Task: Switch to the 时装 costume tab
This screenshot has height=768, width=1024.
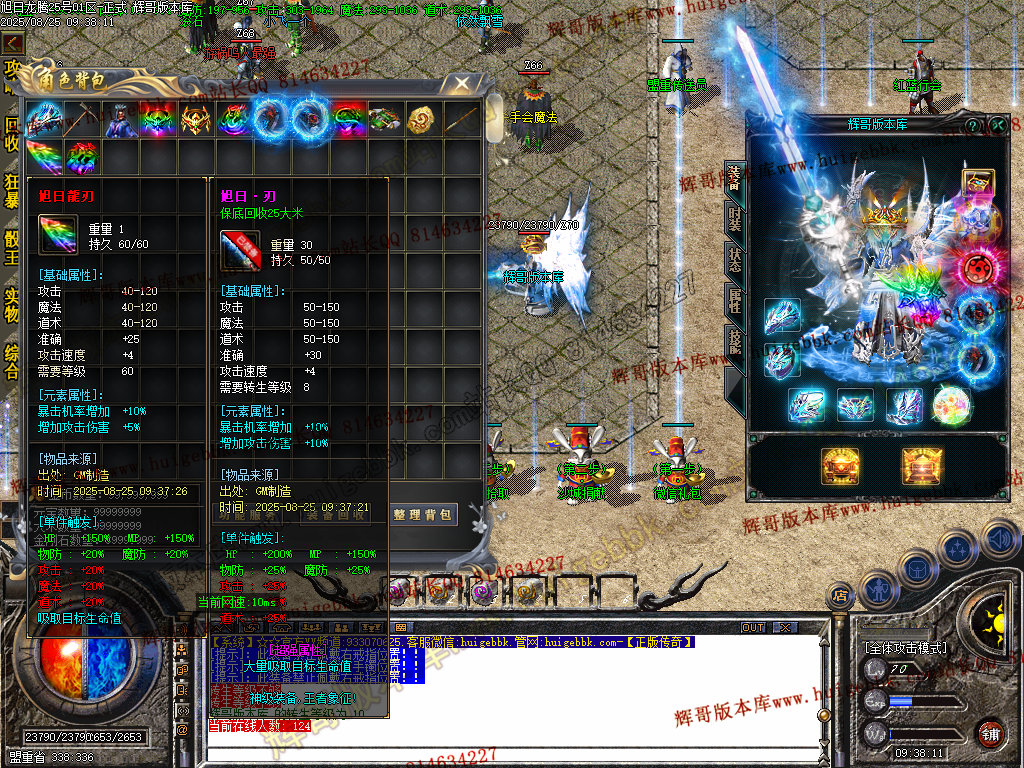Action: point(734,217)
